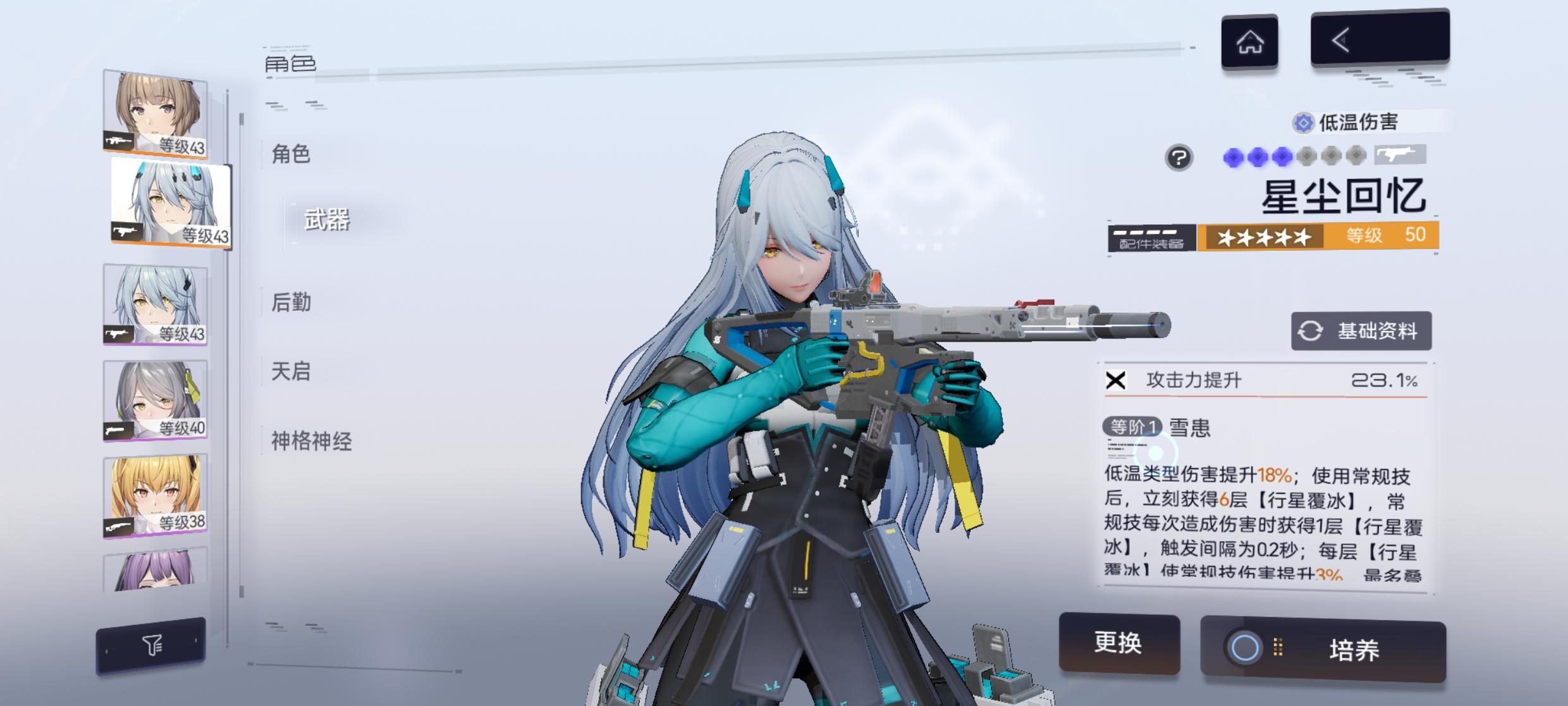Viewport: 1568px width, 706px height.
Task: Toggle the fourth gray breakthrough node
Action: [1307, 157]
